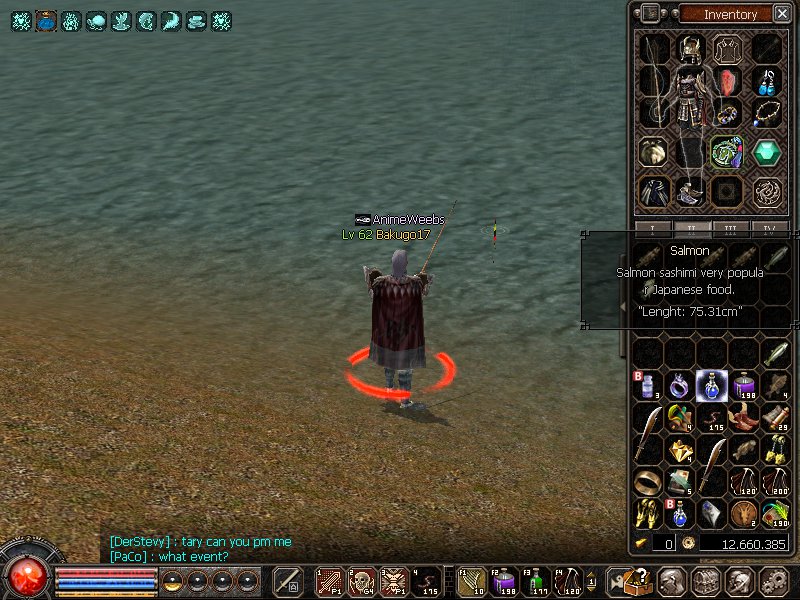This screenshot has height=600, width=800.
Task: Close the Inventory window
Action: tap(779, 14)
